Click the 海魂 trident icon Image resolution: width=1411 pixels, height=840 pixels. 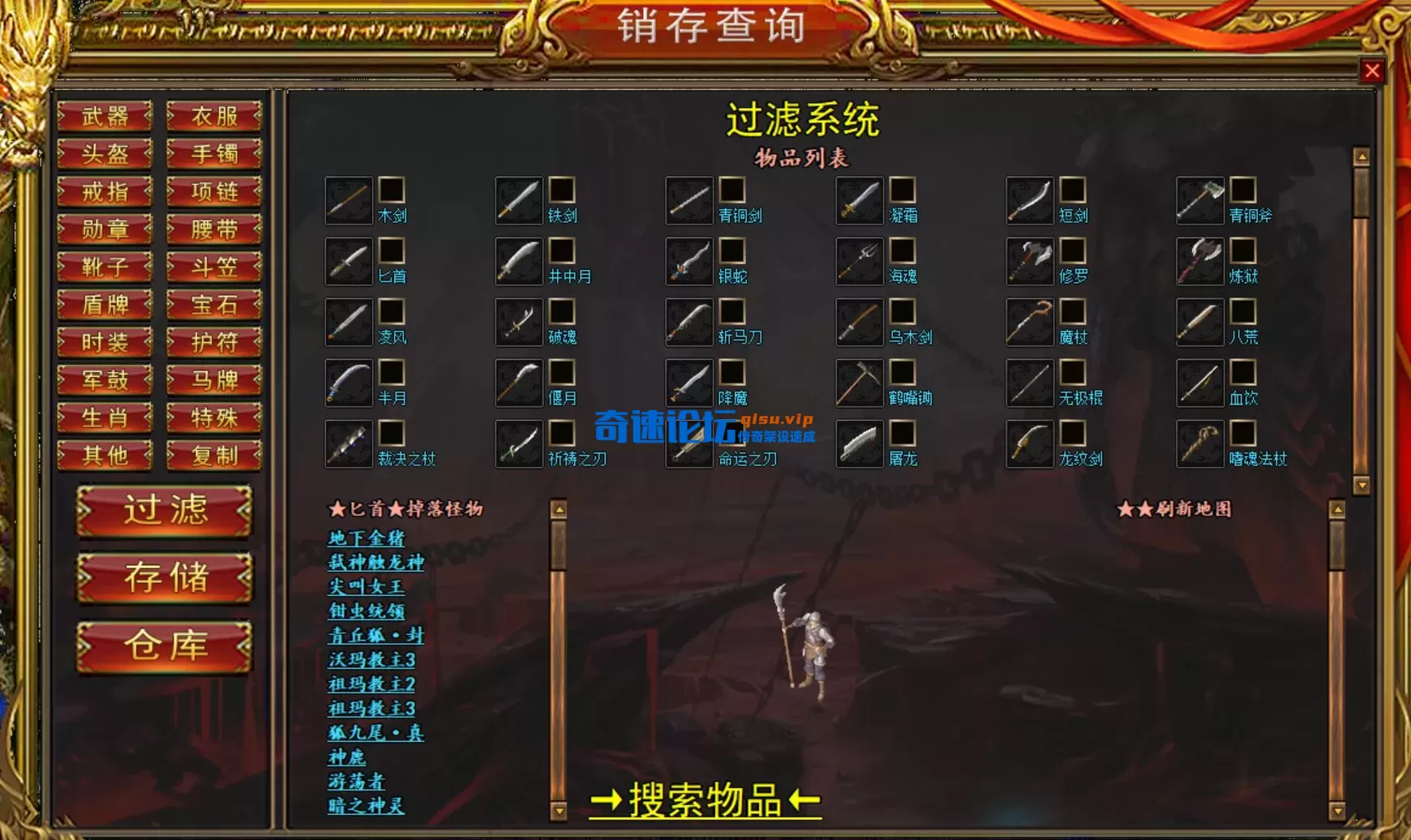pos(860,261)
